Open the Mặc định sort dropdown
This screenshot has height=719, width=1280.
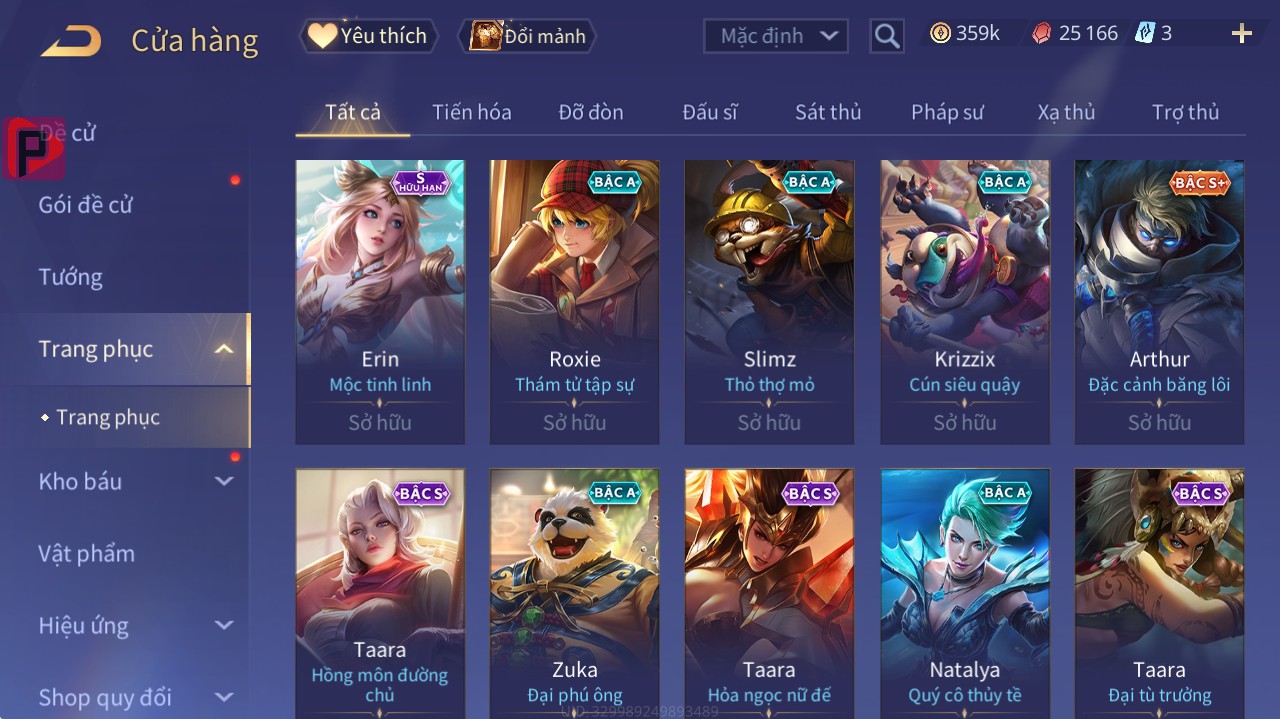(775, 36)
